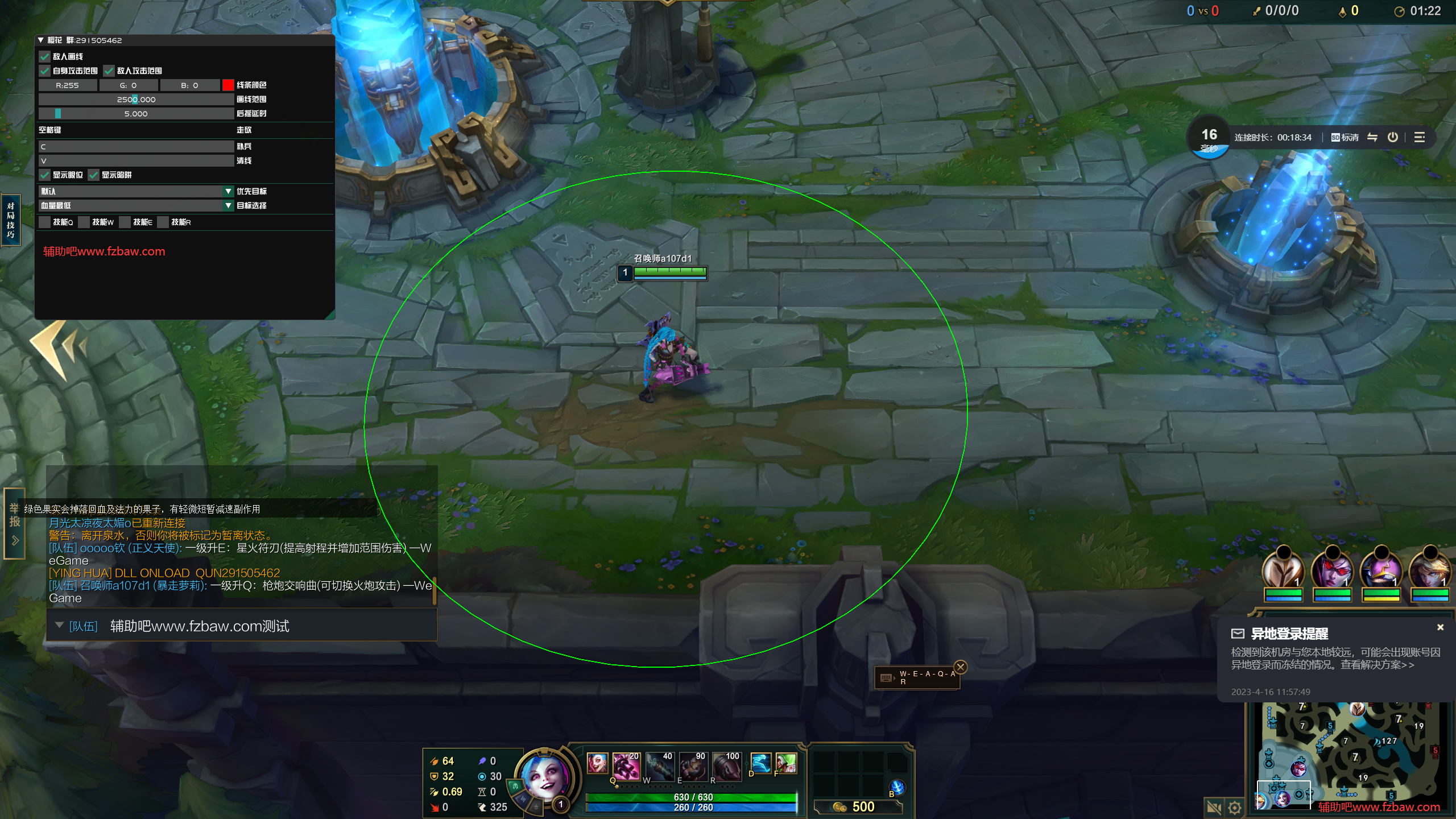Toggle the 敌人画线 checkbox
The image size is (1456, 819).
click(x=45, y=56)
